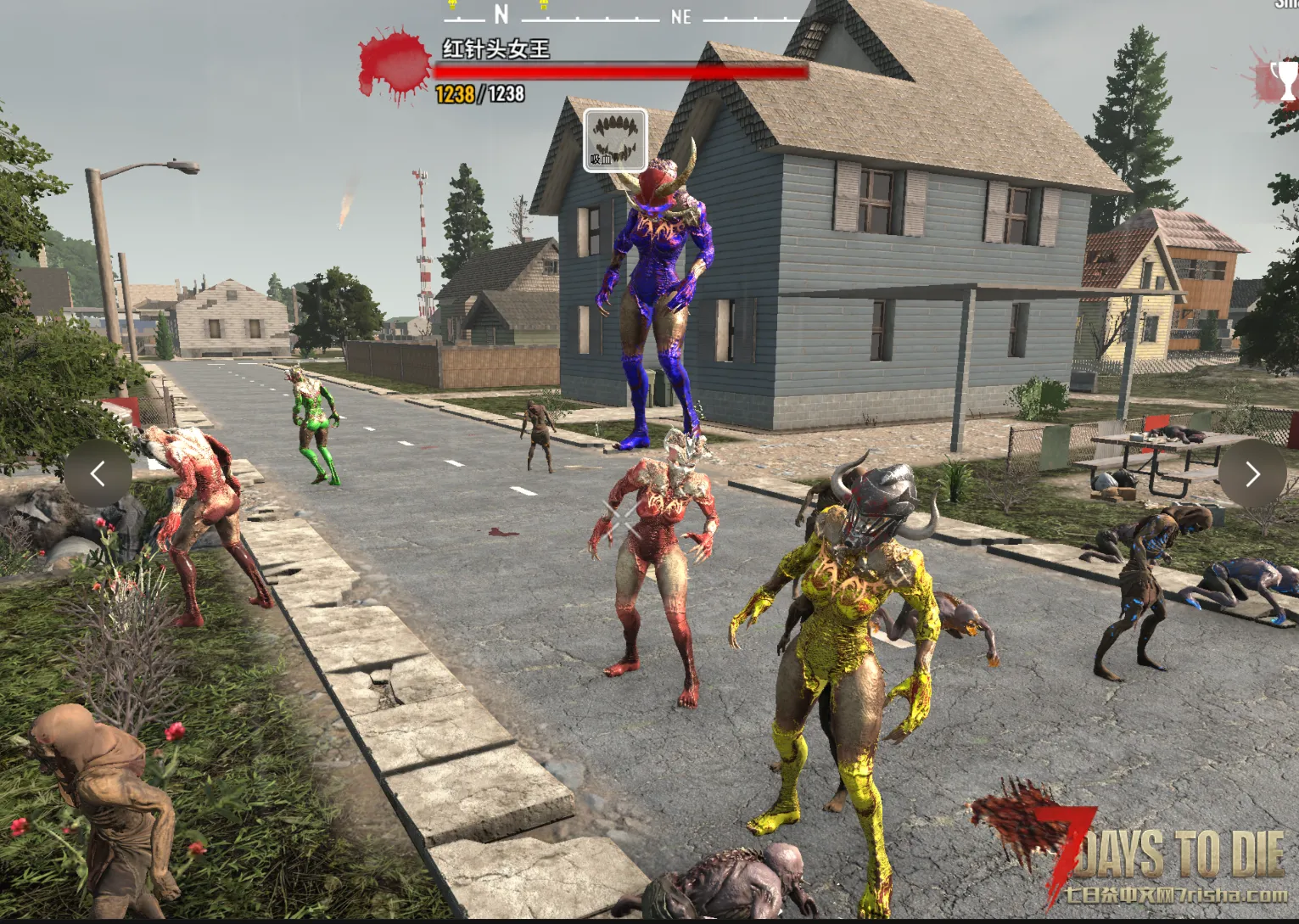This screenshot has height=924, width=1299.
Task: Show the next gallery image
Action: click(1251, 473)
